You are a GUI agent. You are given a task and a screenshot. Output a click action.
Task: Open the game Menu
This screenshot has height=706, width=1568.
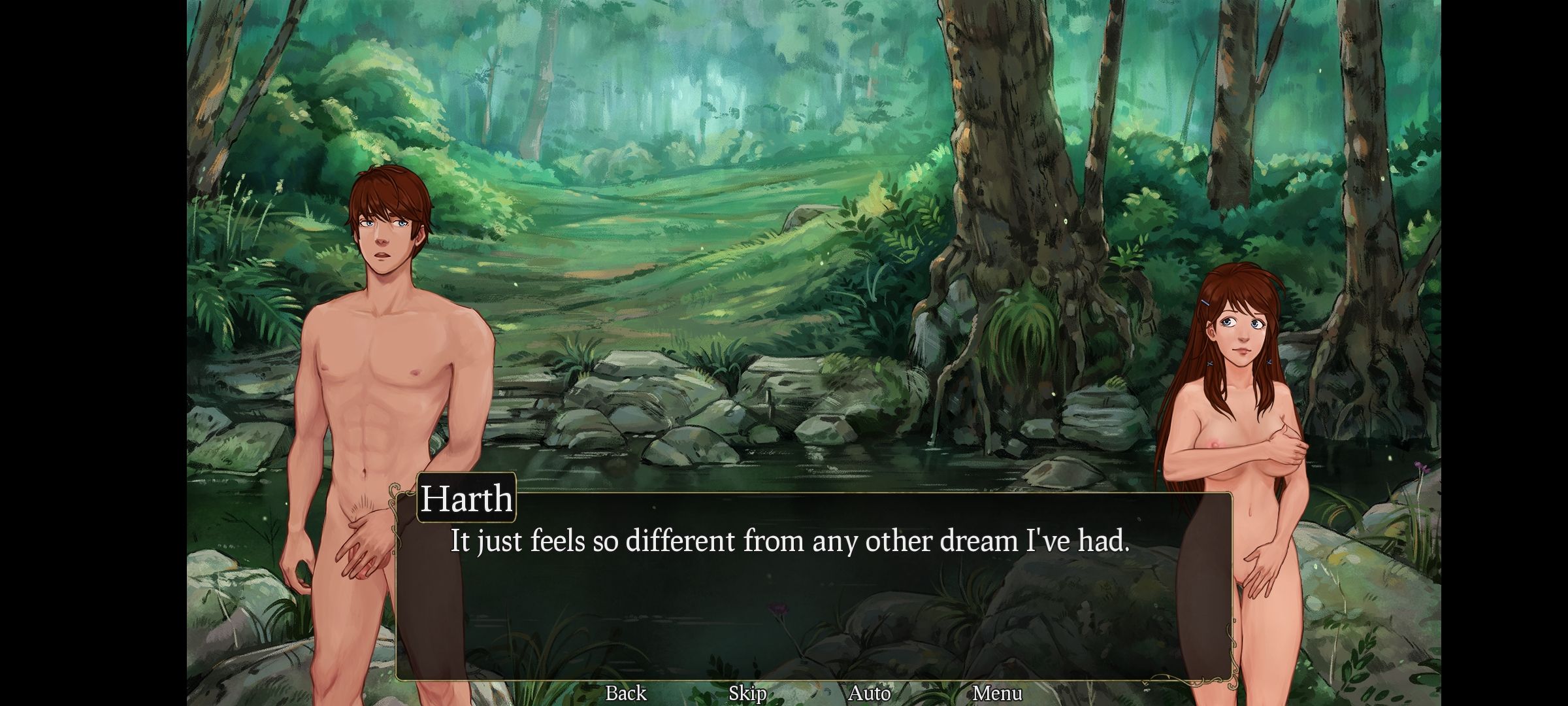point(996,693)
